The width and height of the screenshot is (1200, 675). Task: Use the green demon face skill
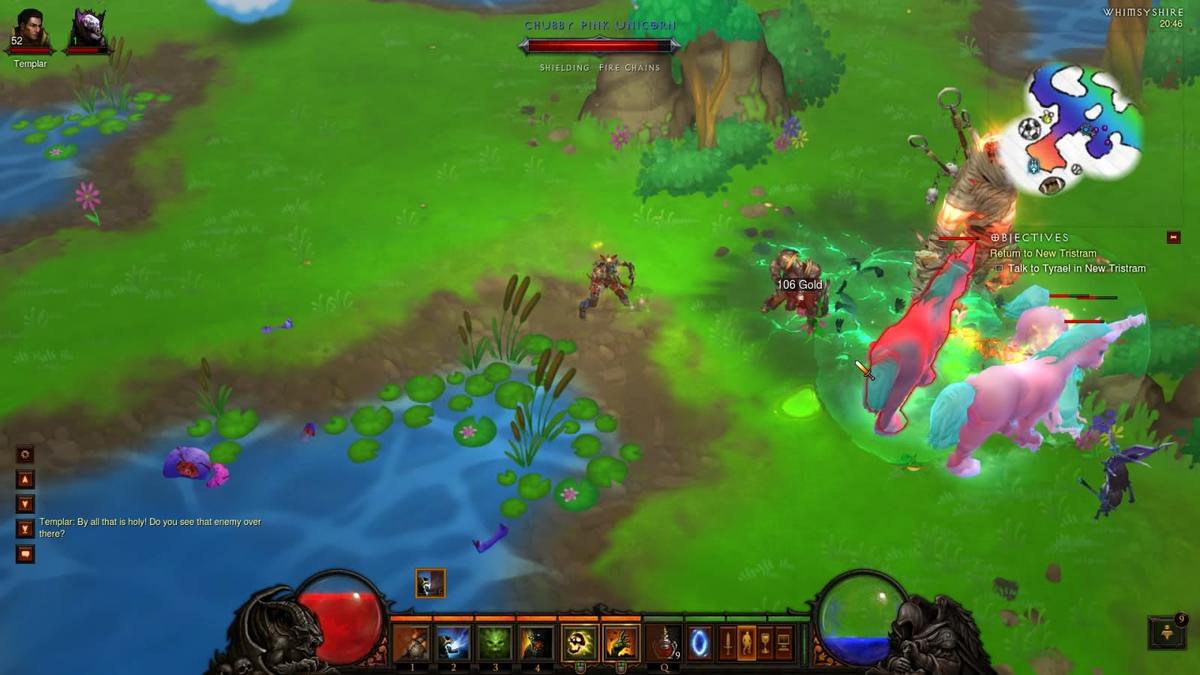[x=495, y=642]
